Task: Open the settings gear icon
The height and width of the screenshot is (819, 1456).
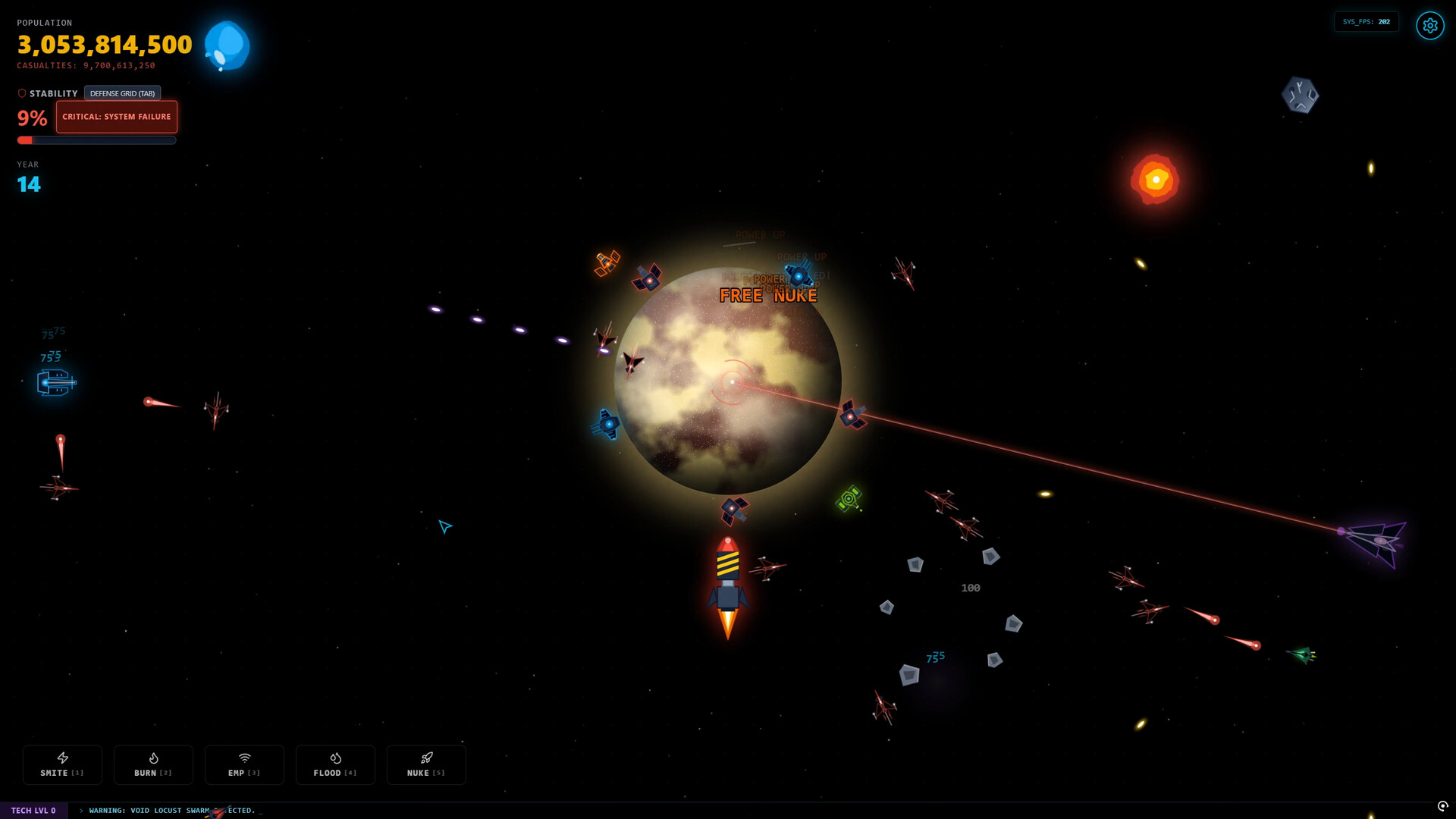Action: [x=1429, y=25]
